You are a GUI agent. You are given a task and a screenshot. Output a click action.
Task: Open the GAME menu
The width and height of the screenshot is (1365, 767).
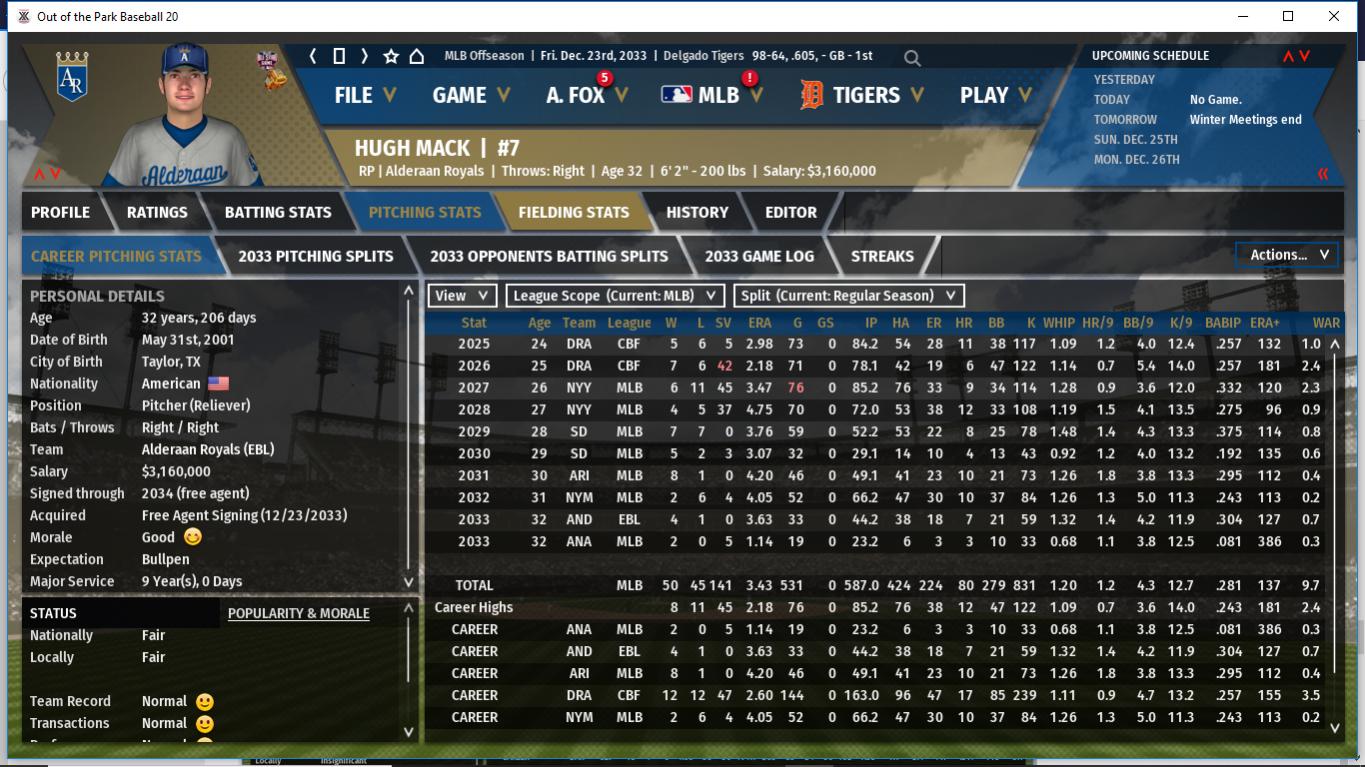click(x=470, y=95)
